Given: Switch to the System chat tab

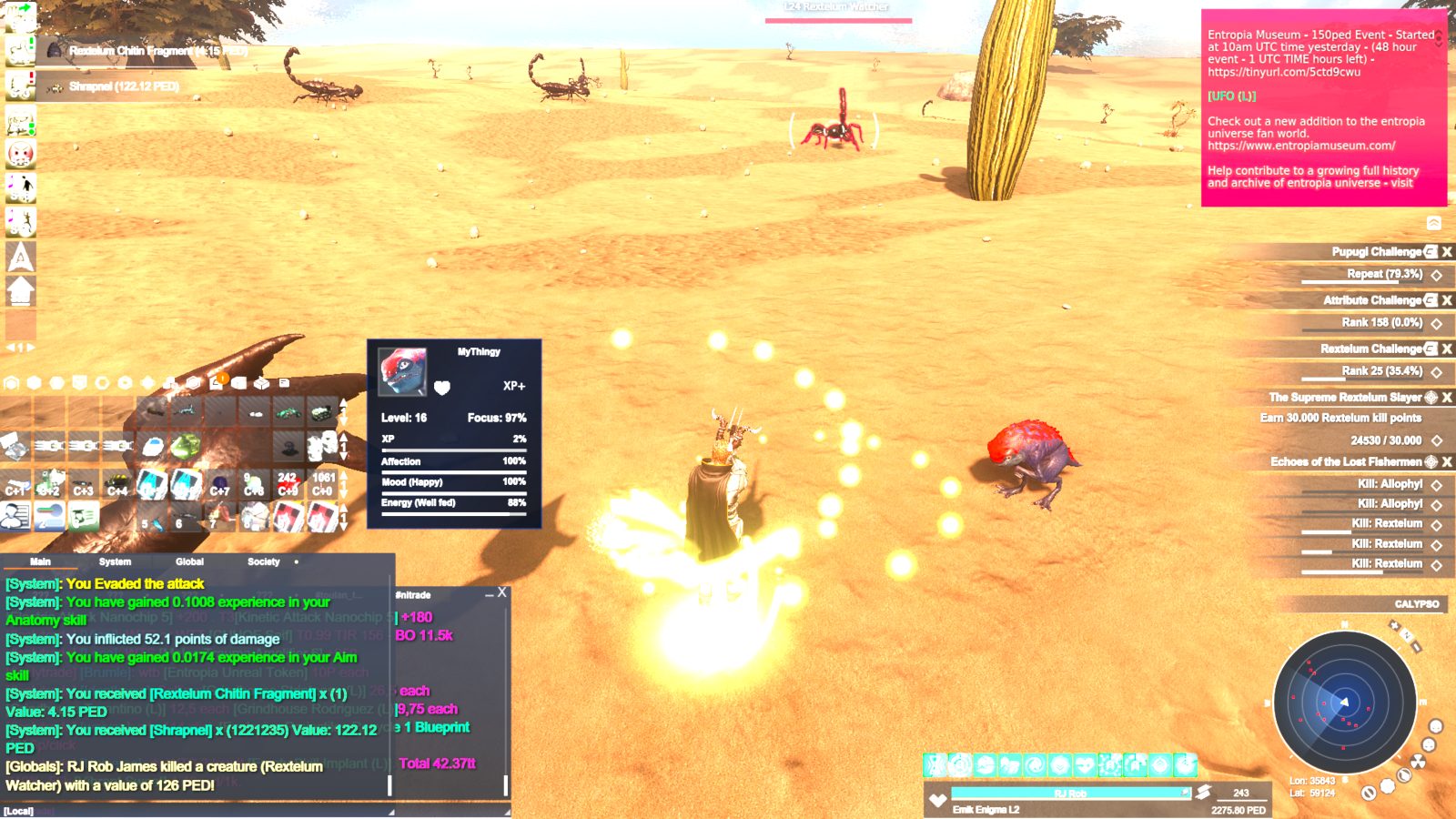Looking at the screenshot, I should point(114,561).
